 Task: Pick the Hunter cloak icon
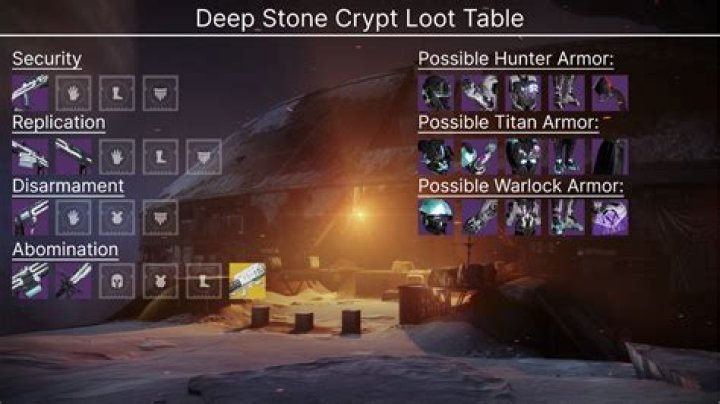click(609, 92)
